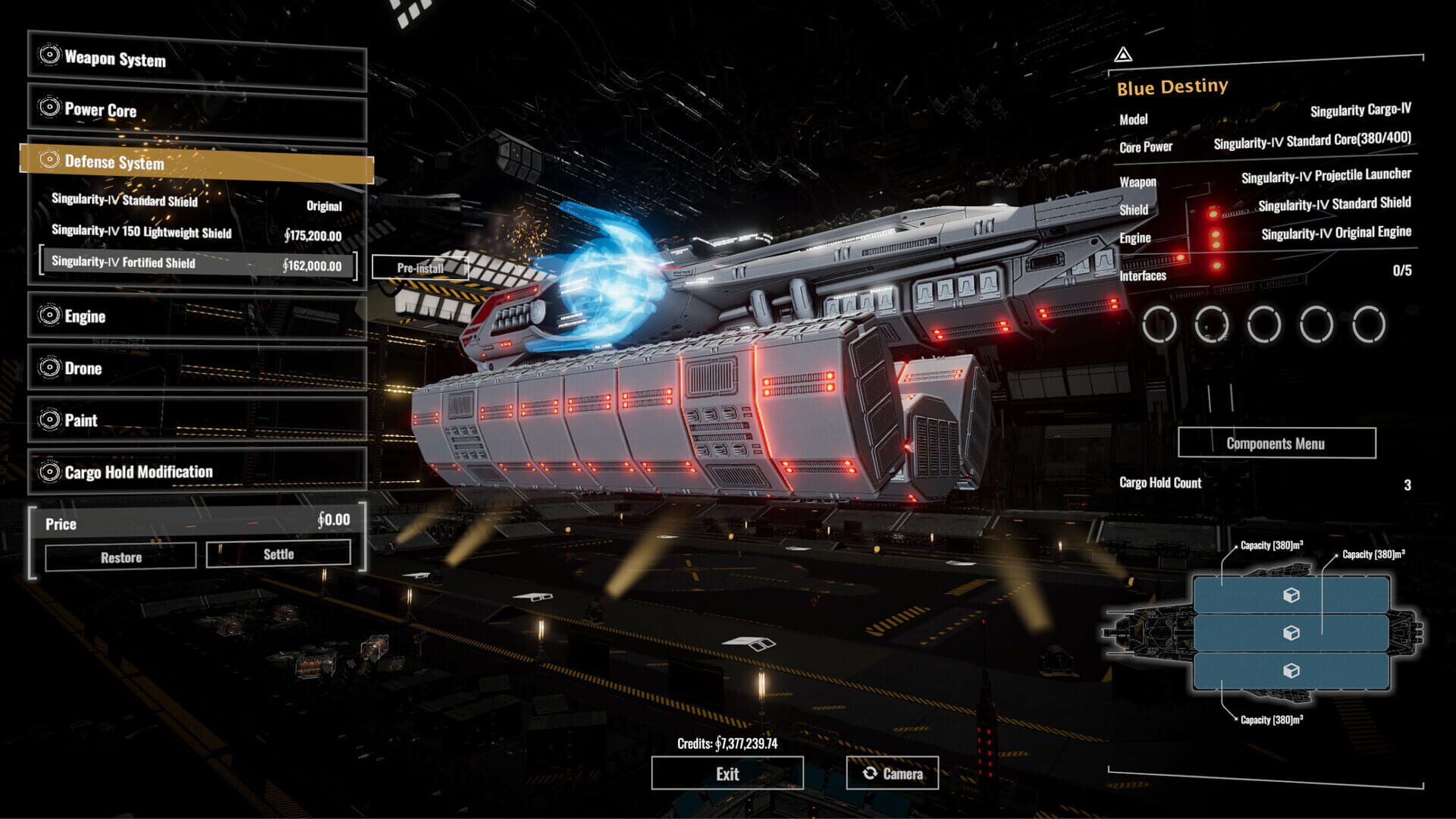
Task: Click the cargo cube icon in top bay
Action: coord(1291,596)
